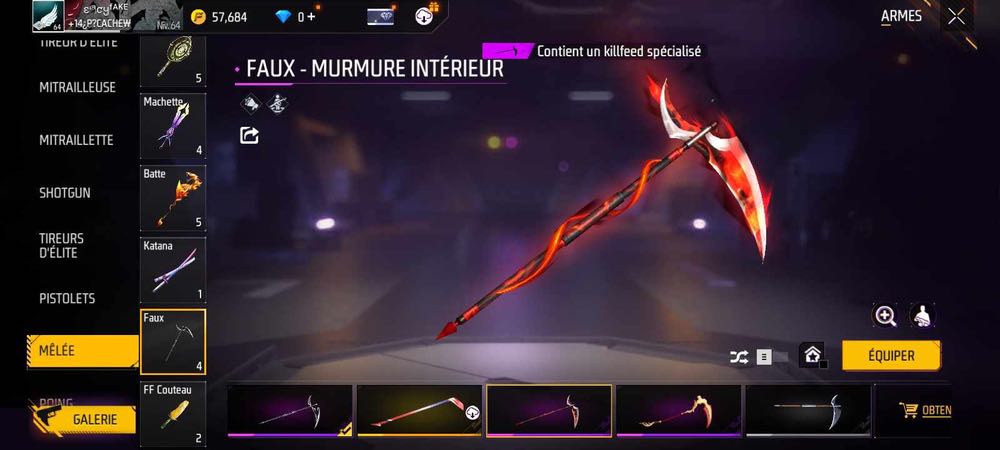Choose the Katana weapon slot
This screenshot has width=1000, height=450.
point(173,270)
